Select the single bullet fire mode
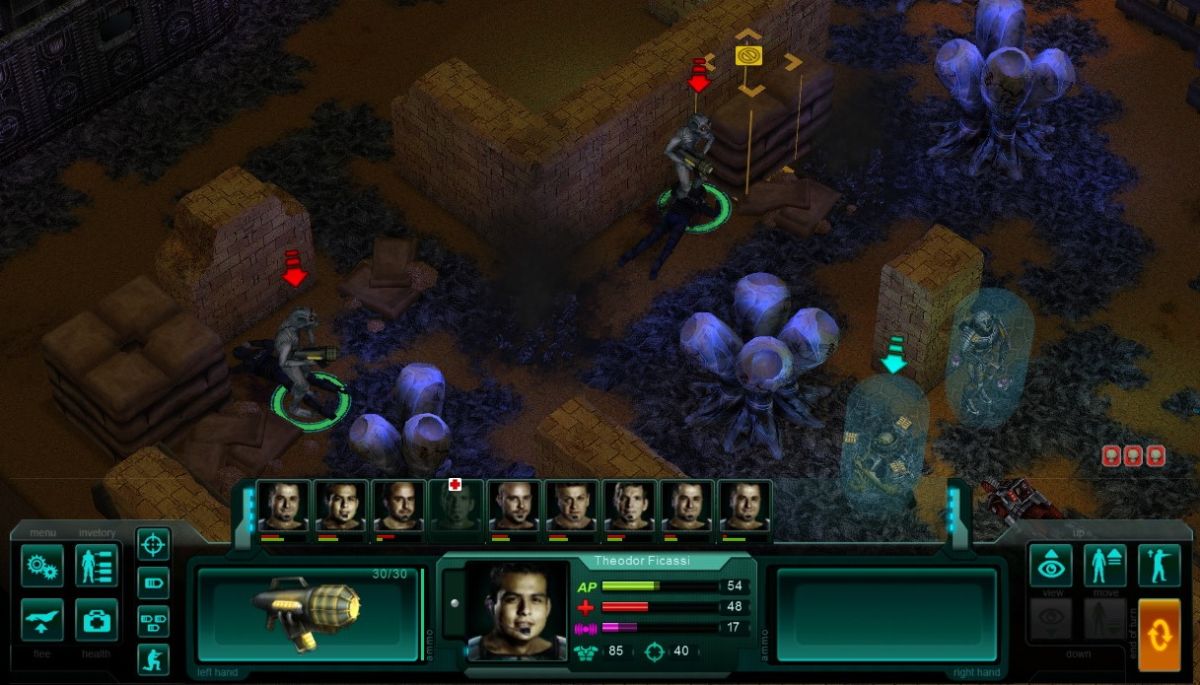The height and width of the screenshot is (685, 1200). point(153,583)
